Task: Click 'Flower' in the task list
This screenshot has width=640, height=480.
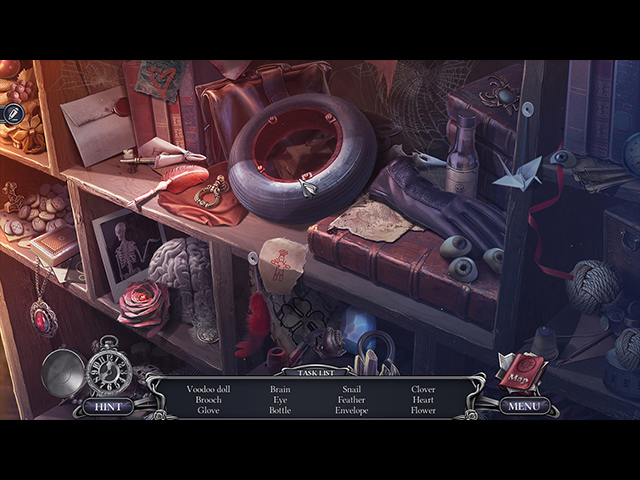Action: coord(423,411)
